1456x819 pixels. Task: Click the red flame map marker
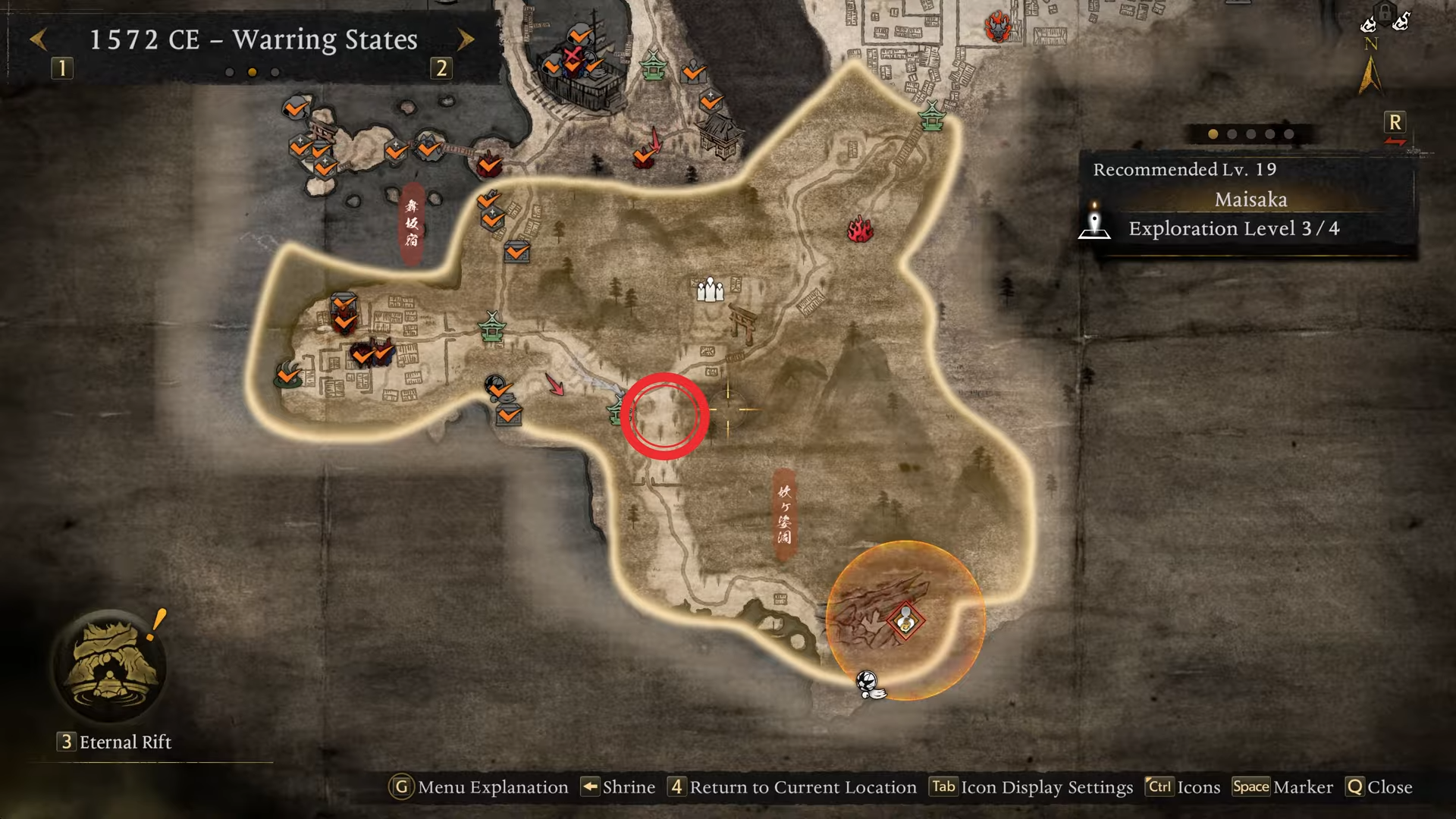click(860, 229)
